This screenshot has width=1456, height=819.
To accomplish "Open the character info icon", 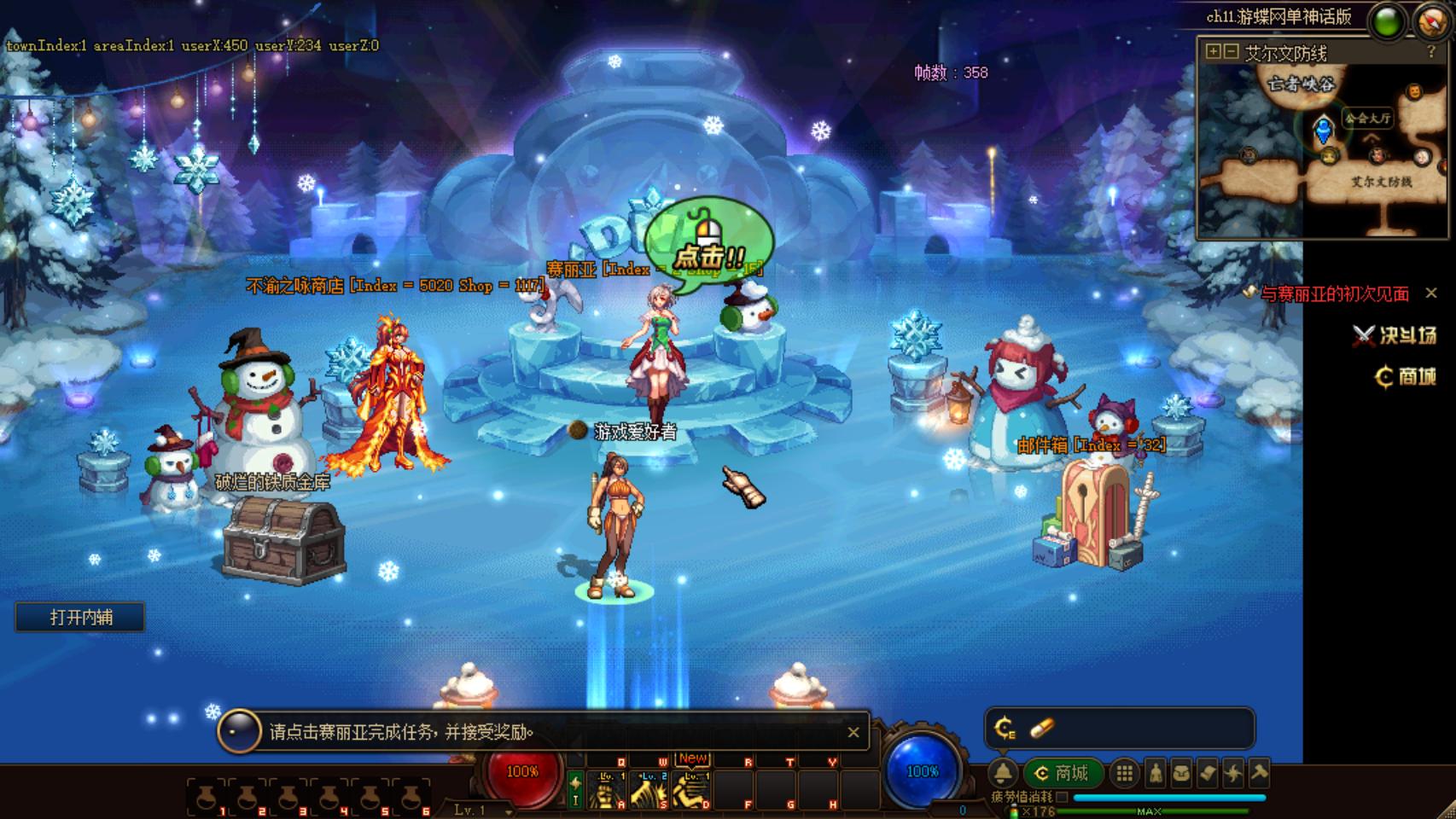I will click(x=1155, y=773).
